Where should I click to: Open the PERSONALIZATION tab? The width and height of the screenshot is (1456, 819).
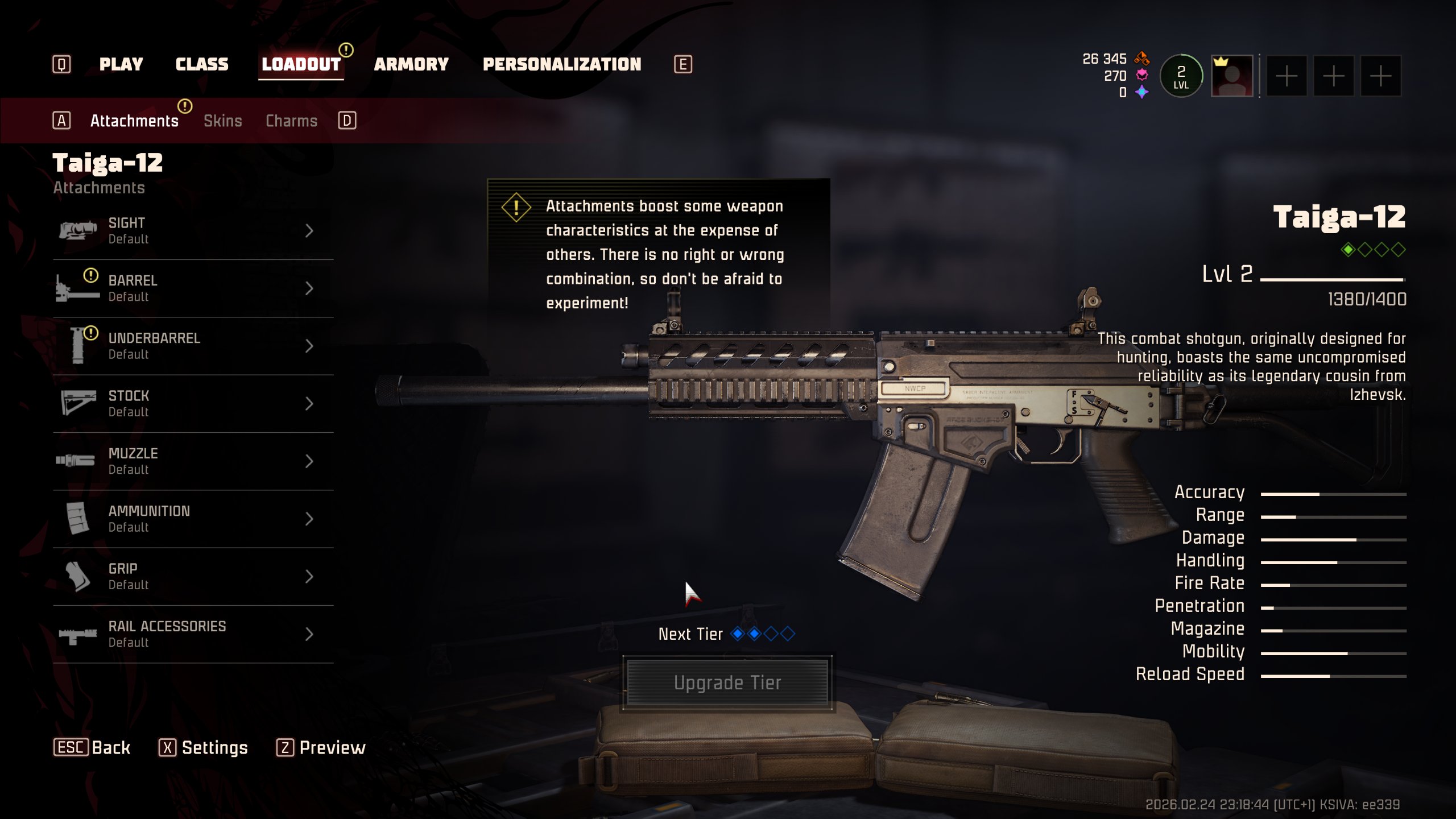coord(561,64)
